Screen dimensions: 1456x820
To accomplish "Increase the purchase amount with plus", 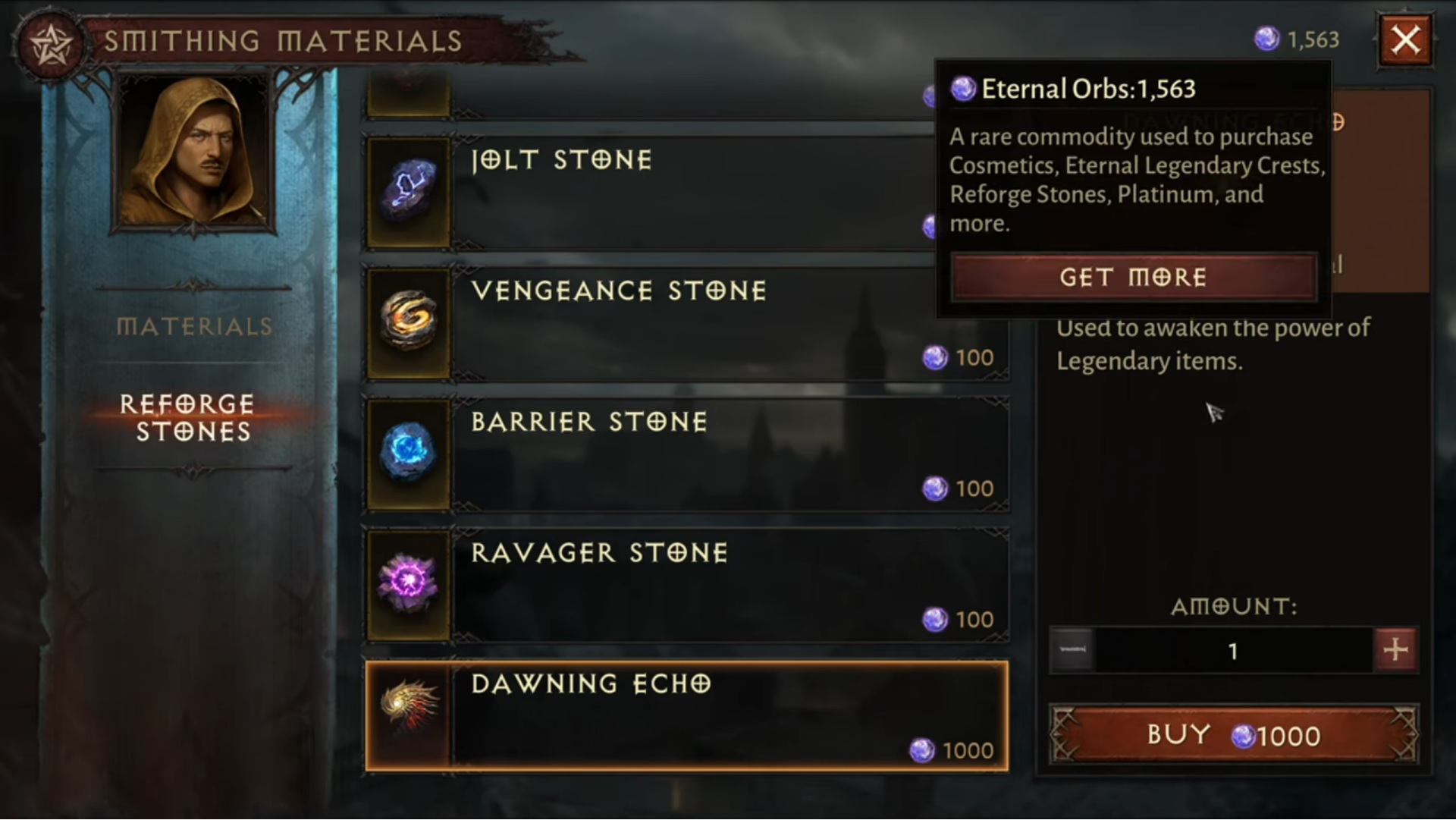I will 1395,650.
